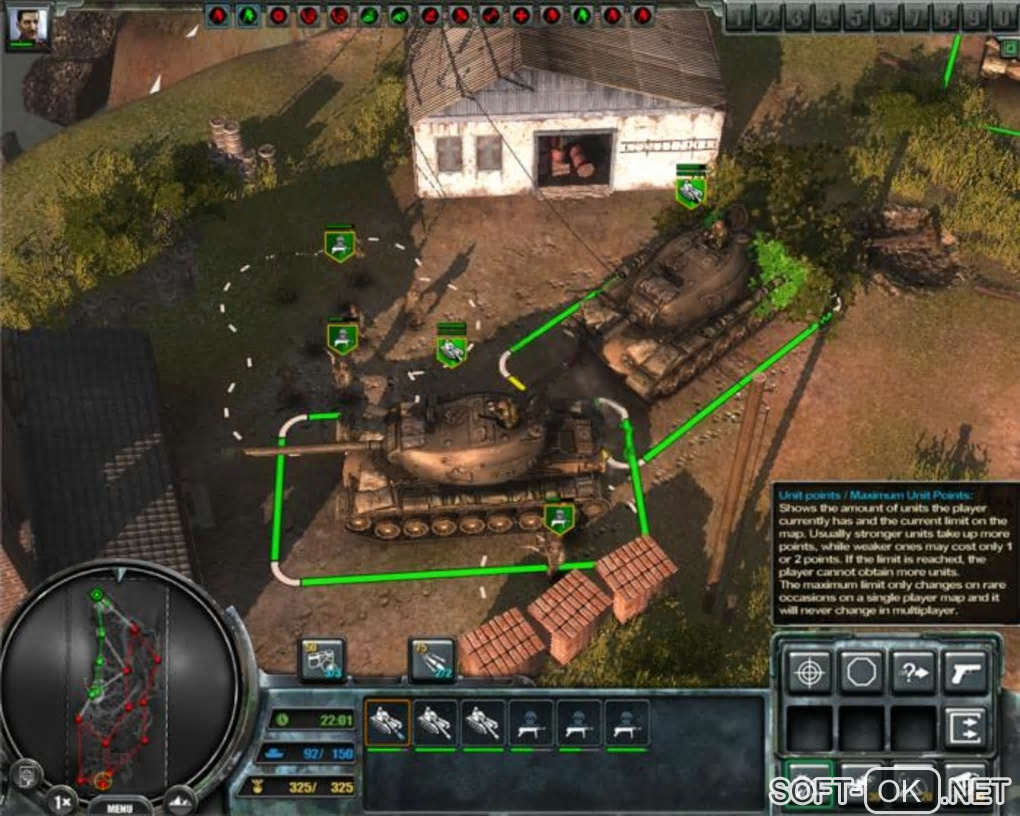Click the double-arrow exit command
1020x816 pixels.
coord(965,727)
